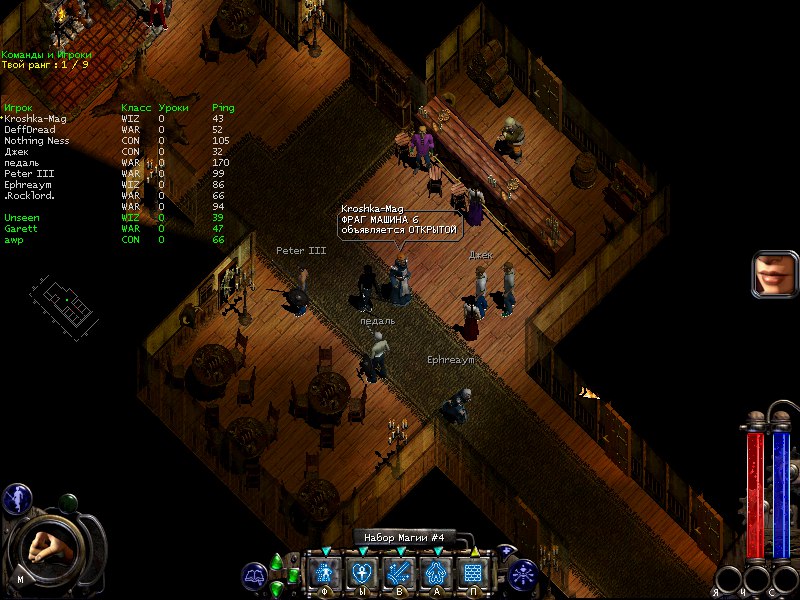Image resolution: width=800 pixels, height=600 pixels.
Task: Cast the heart-with-ankh spell in slot Ы
Action: [x=362, y=573]
